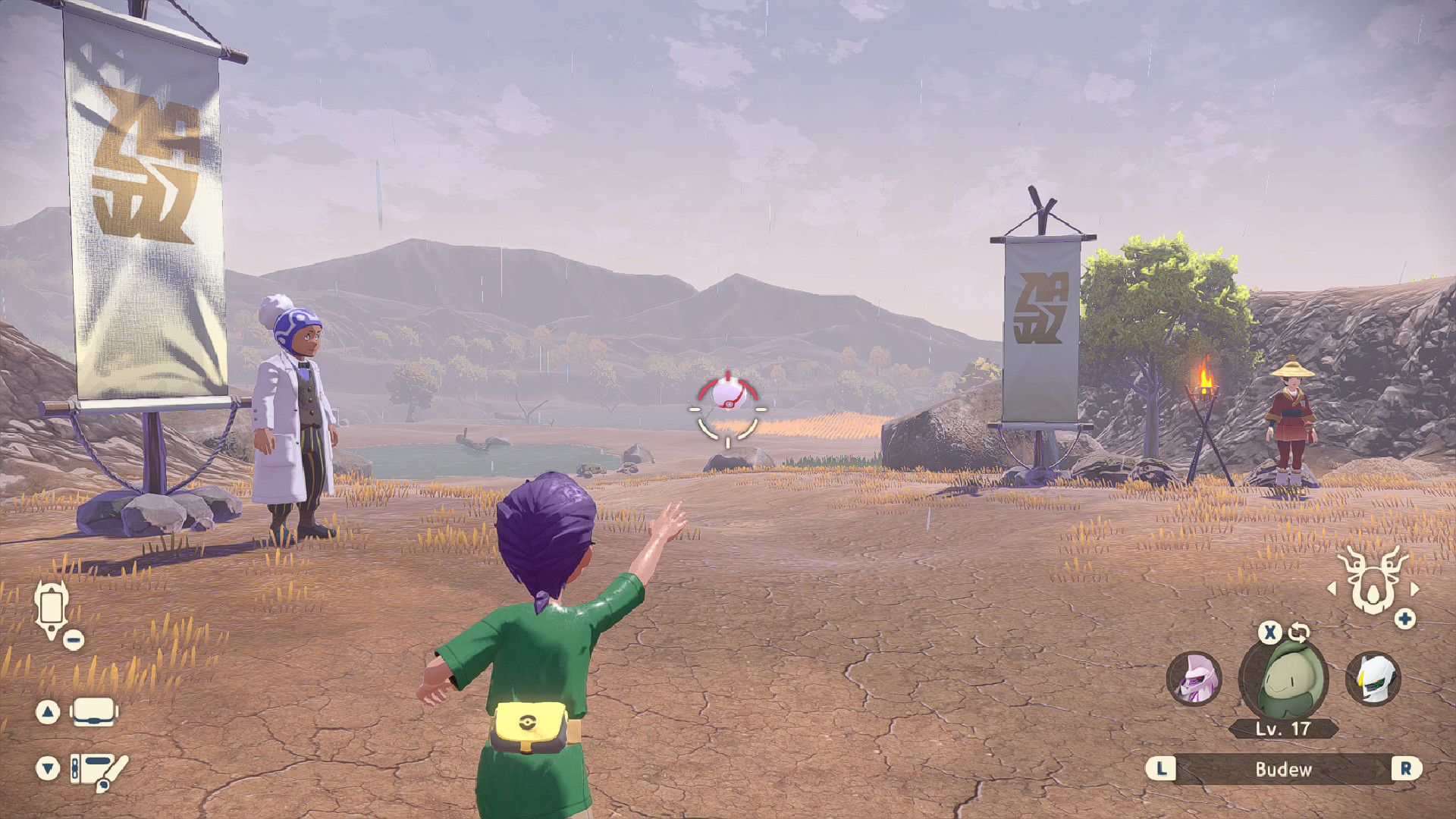Switch to the Palkia party portrait
The height and width of the screenshot is (819, 1456).
1194,678
